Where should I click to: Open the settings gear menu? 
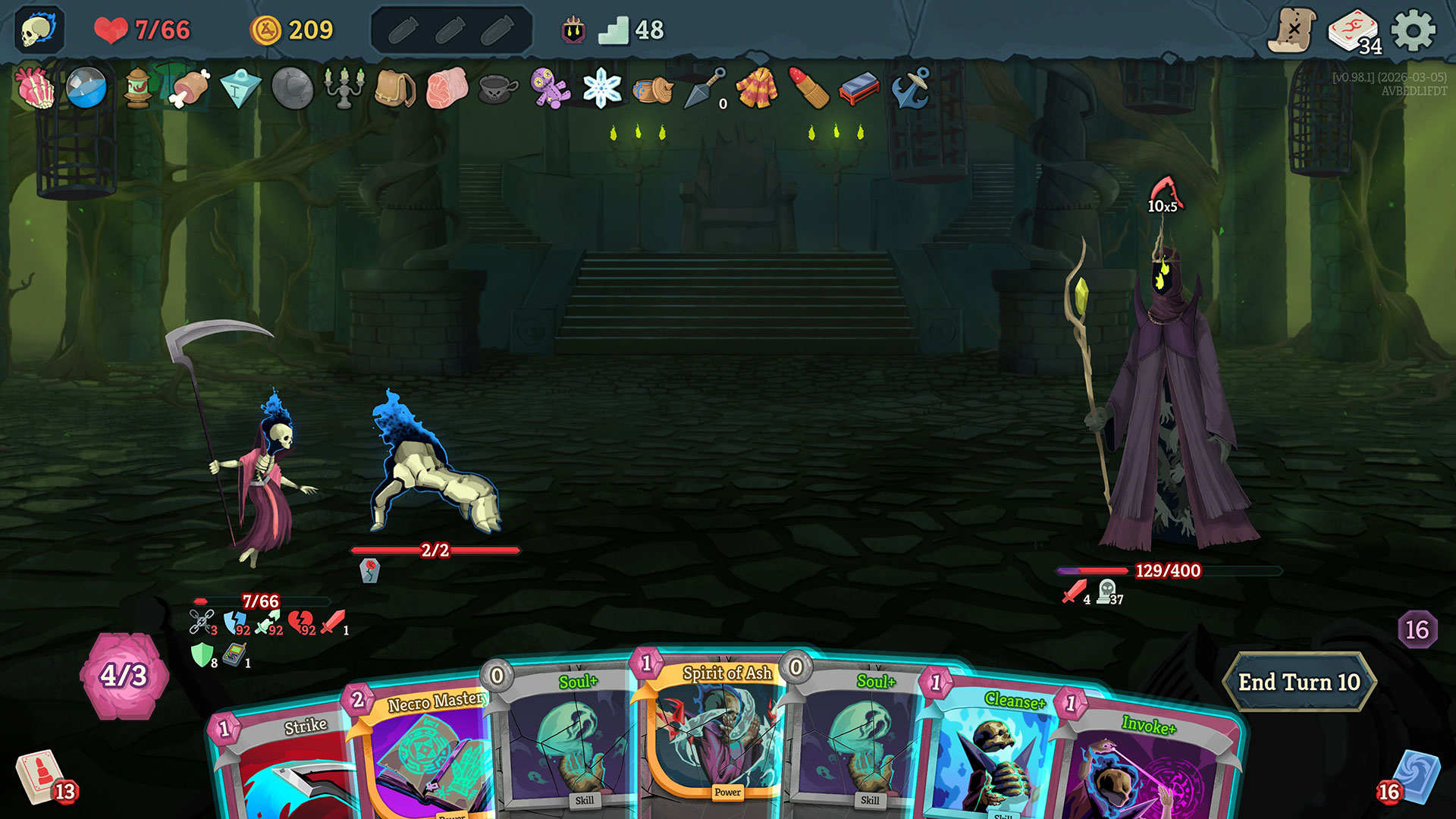click(x=1413, y=31)
